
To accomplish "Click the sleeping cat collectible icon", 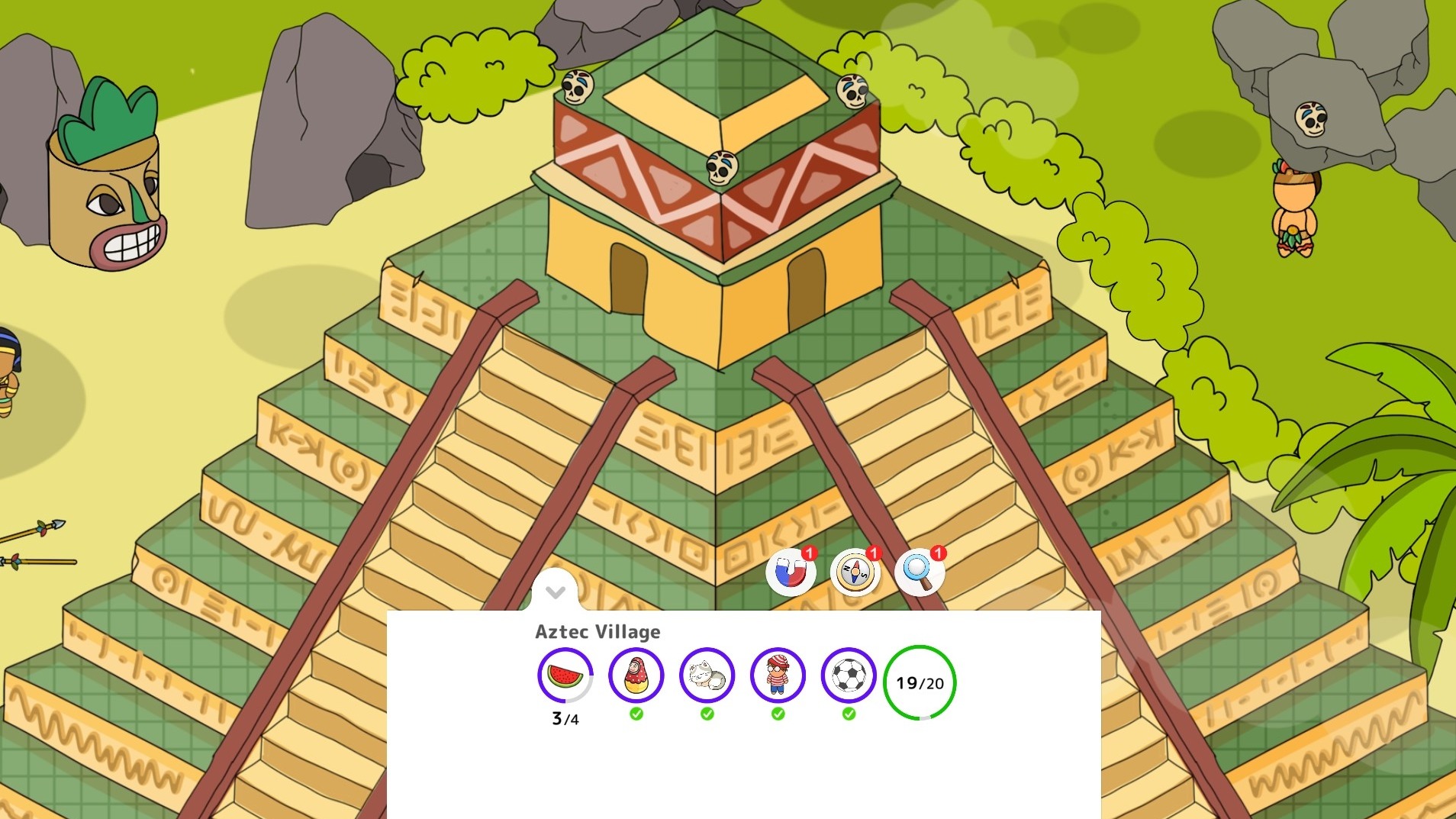I will 707,676.
